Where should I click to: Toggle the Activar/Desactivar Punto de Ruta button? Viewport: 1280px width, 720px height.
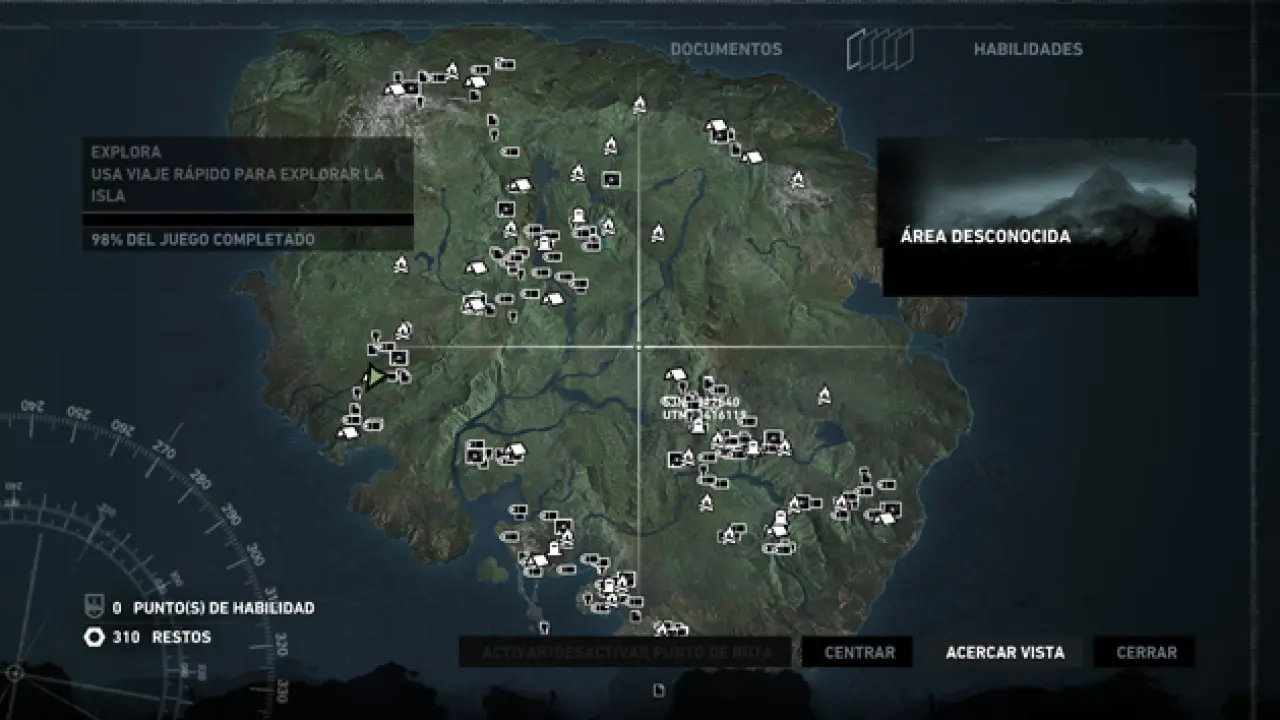tap(627, 653)
